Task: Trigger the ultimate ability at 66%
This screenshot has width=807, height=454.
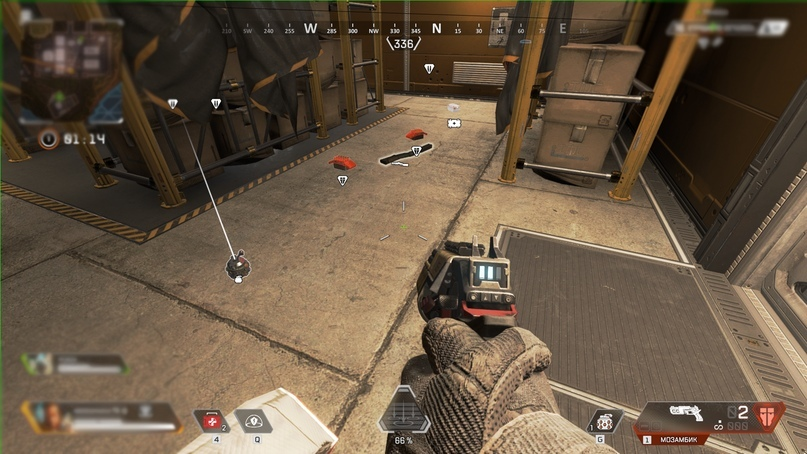Action: tap(403, 412)
